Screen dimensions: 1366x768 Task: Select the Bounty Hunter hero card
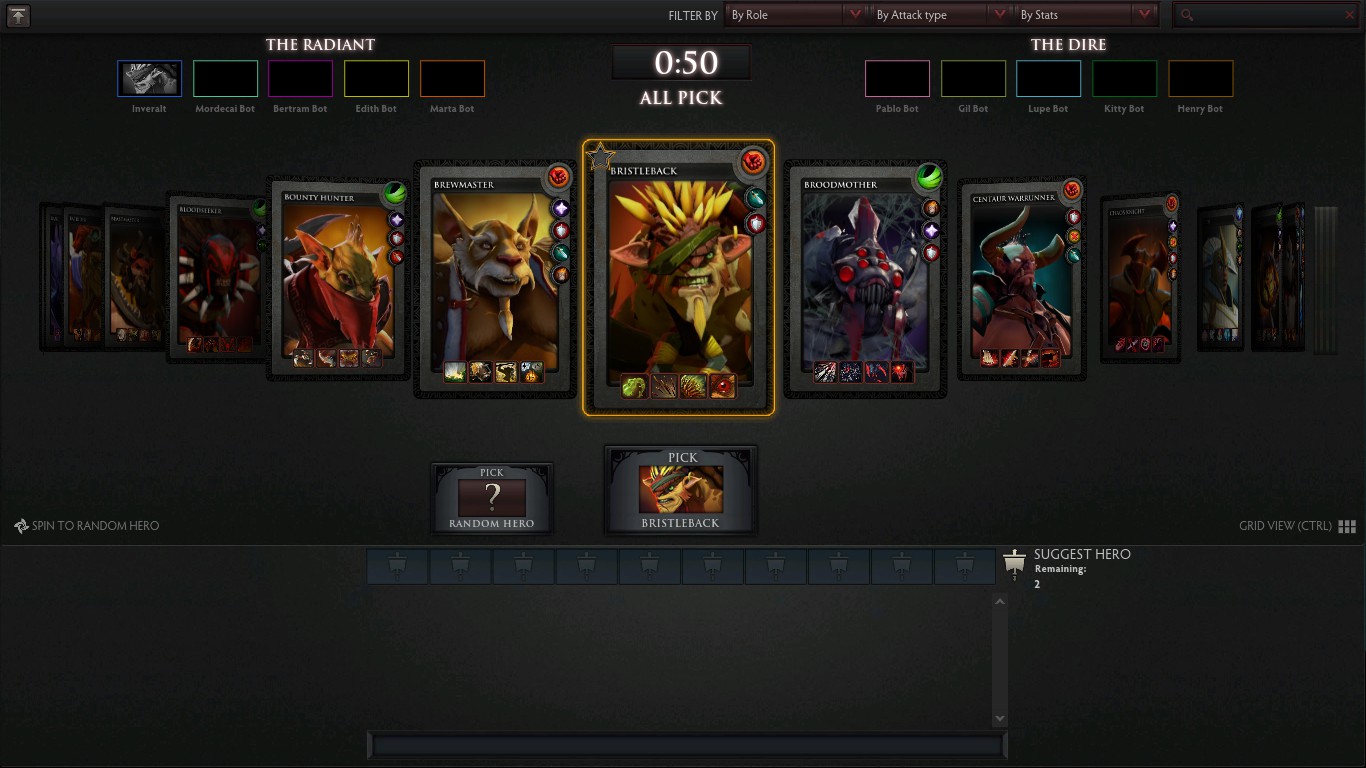tap(336, 280)
